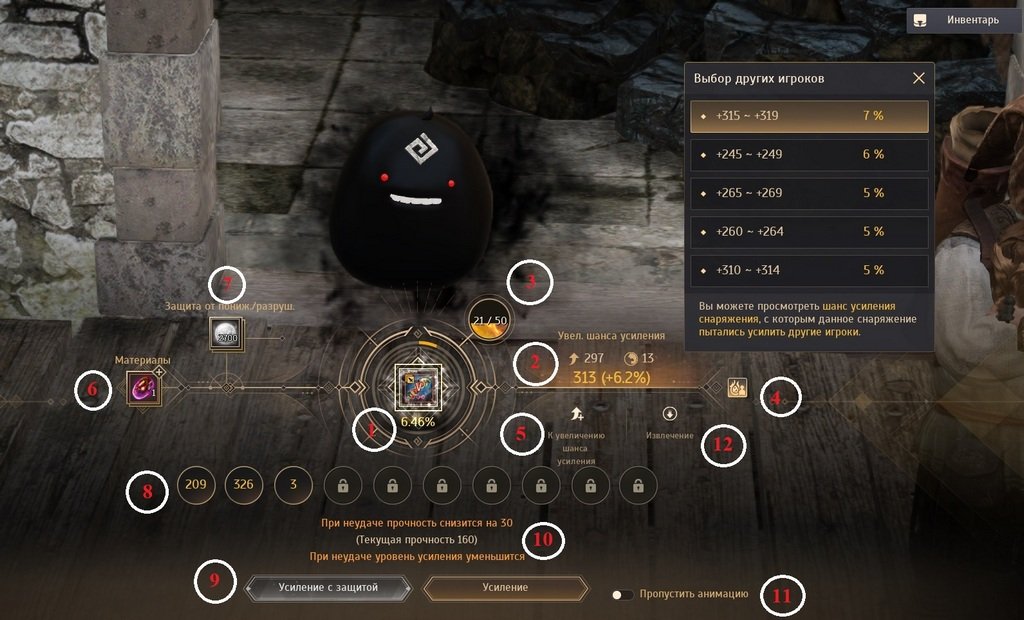1024x620 pixels.
Task: Click the Извлечение extraction button
Action: tap(670, 413)
